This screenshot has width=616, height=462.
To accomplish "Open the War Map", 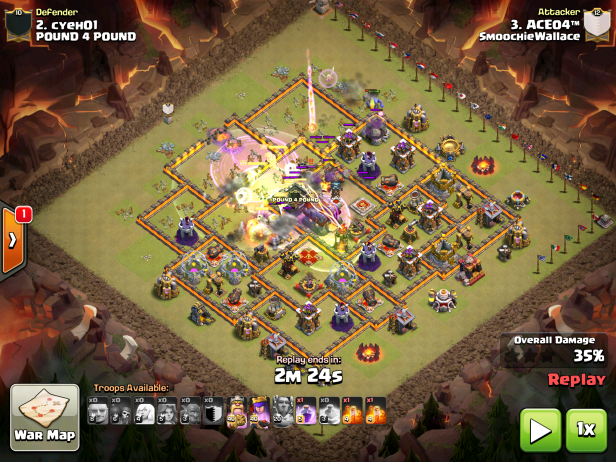I will point(45,418).
